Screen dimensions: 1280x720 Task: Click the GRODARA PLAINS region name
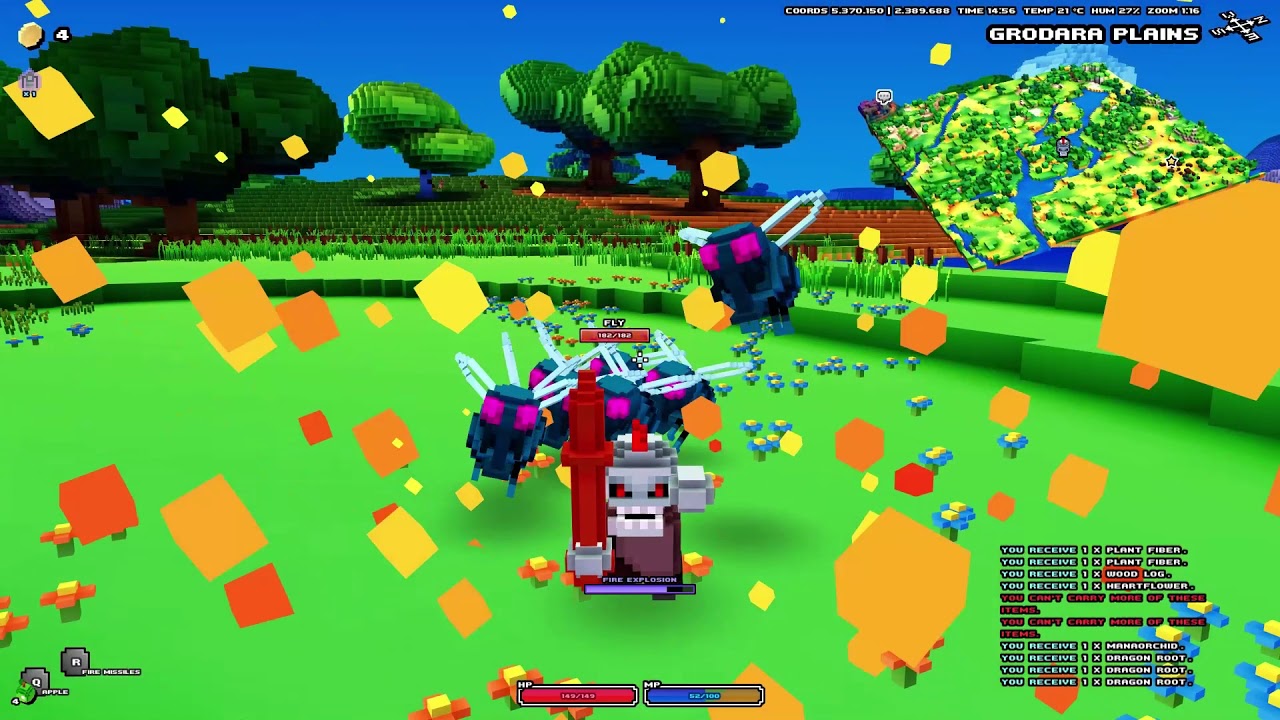coord(1092,35)
